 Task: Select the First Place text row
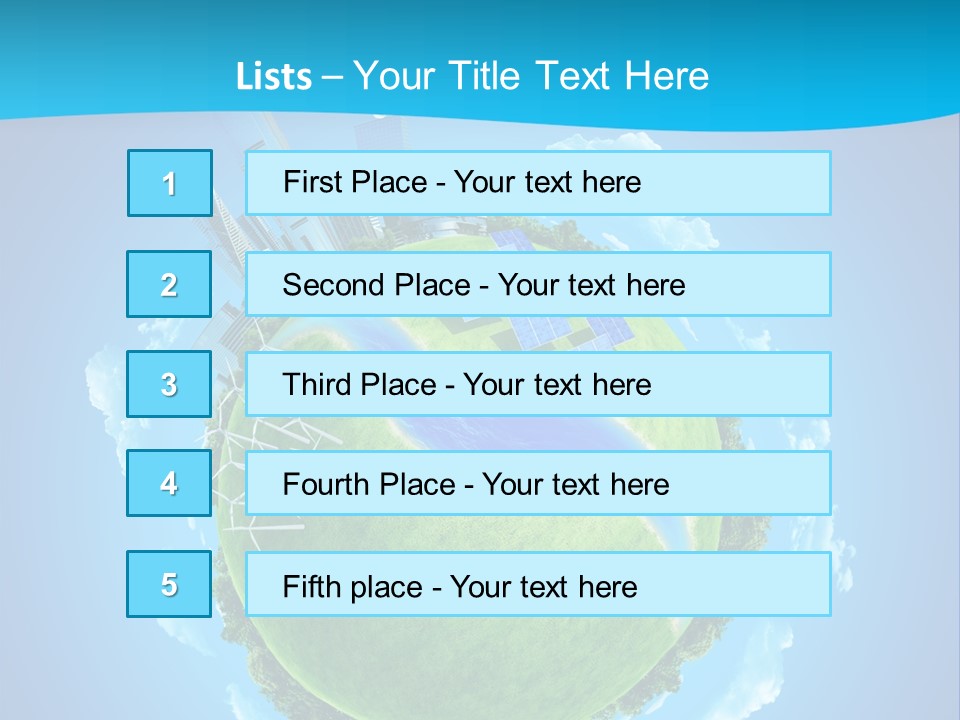tap(538, 183)
